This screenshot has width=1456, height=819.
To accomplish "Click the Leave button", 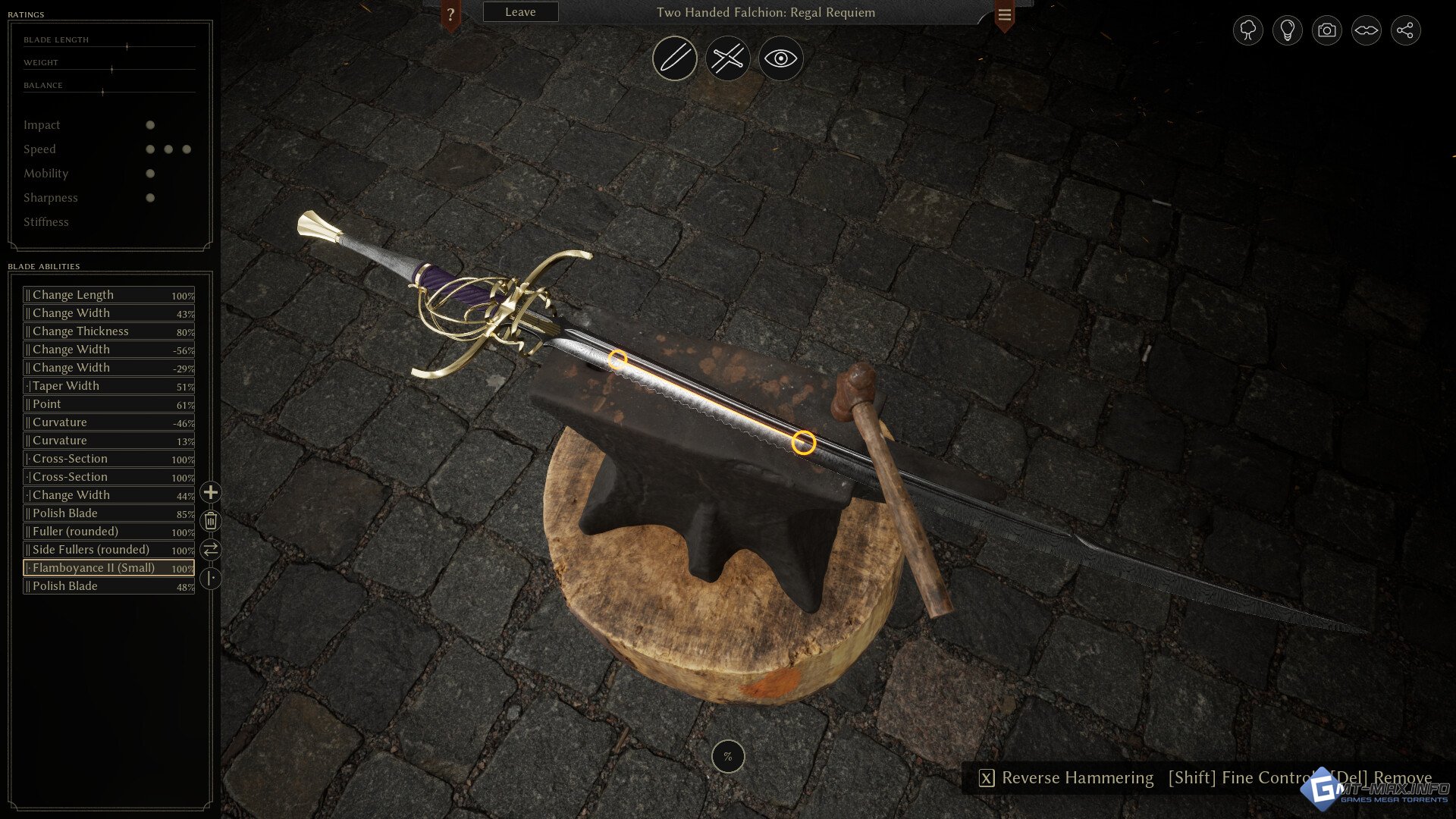I will pyautogui.click(x=520, y=12).
